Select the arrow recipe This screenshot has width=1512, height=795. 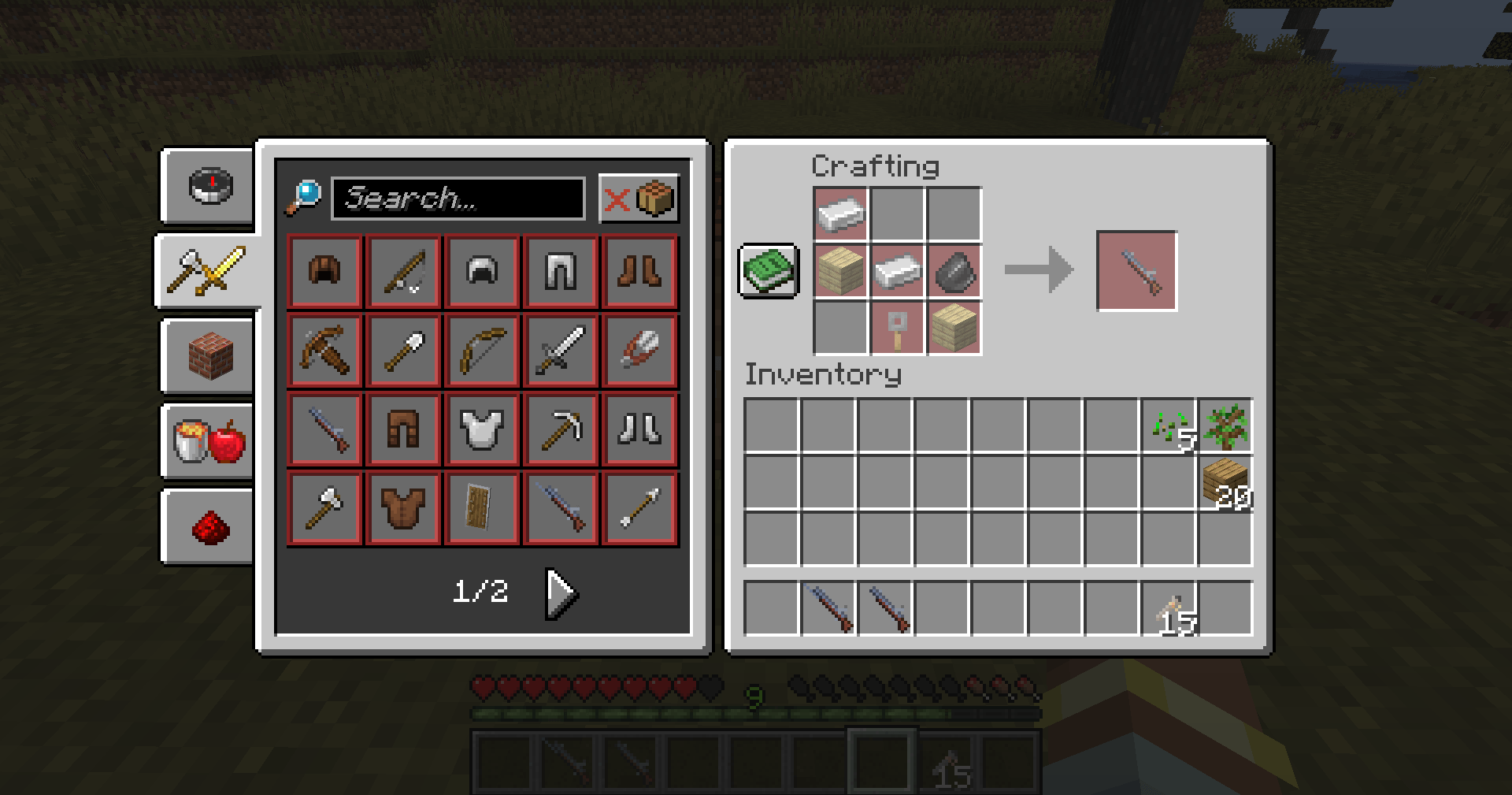click(x=639, y=507)
